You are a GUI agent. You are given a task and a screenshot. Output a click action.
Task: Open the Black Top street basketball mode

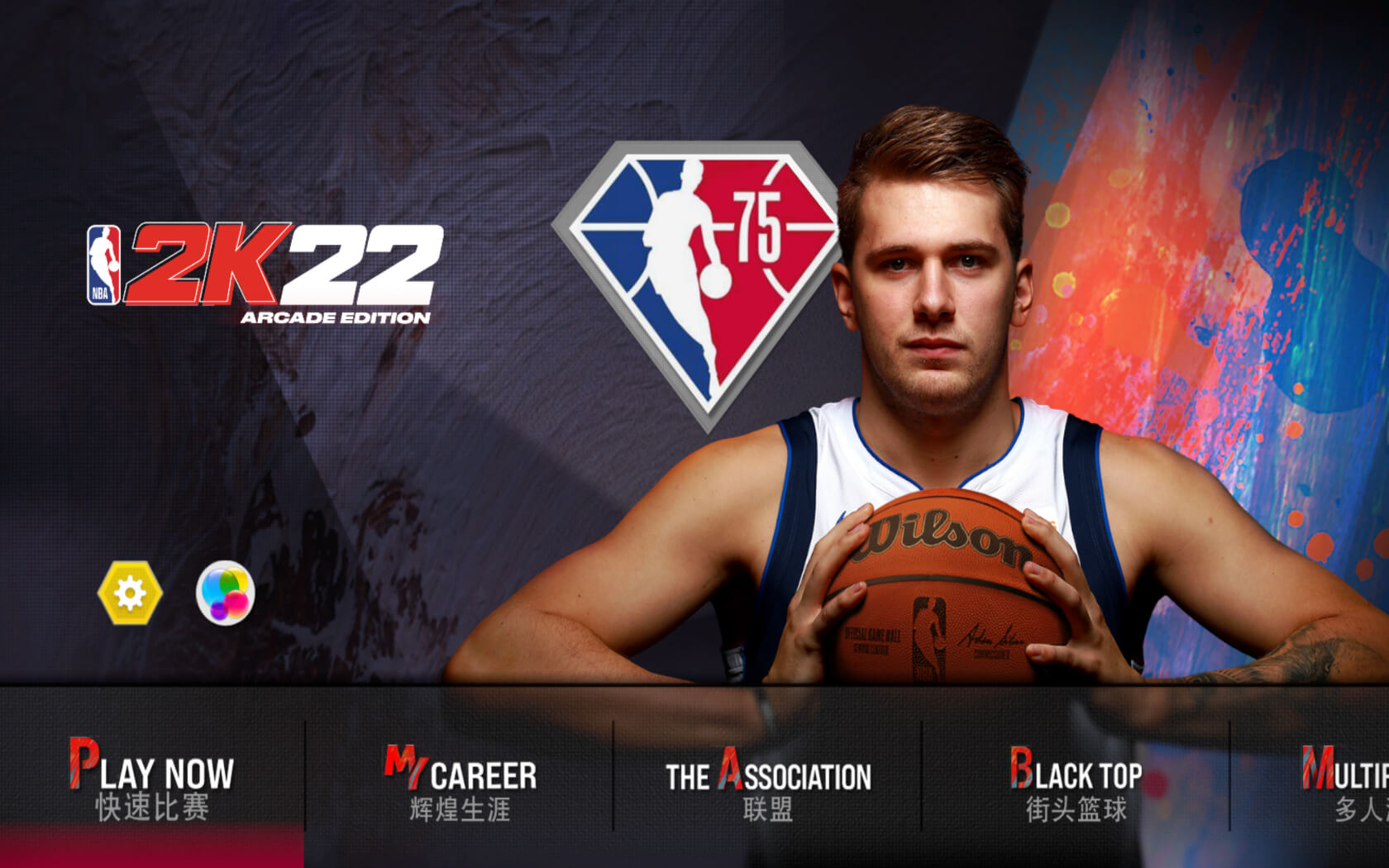point(1076,783)
